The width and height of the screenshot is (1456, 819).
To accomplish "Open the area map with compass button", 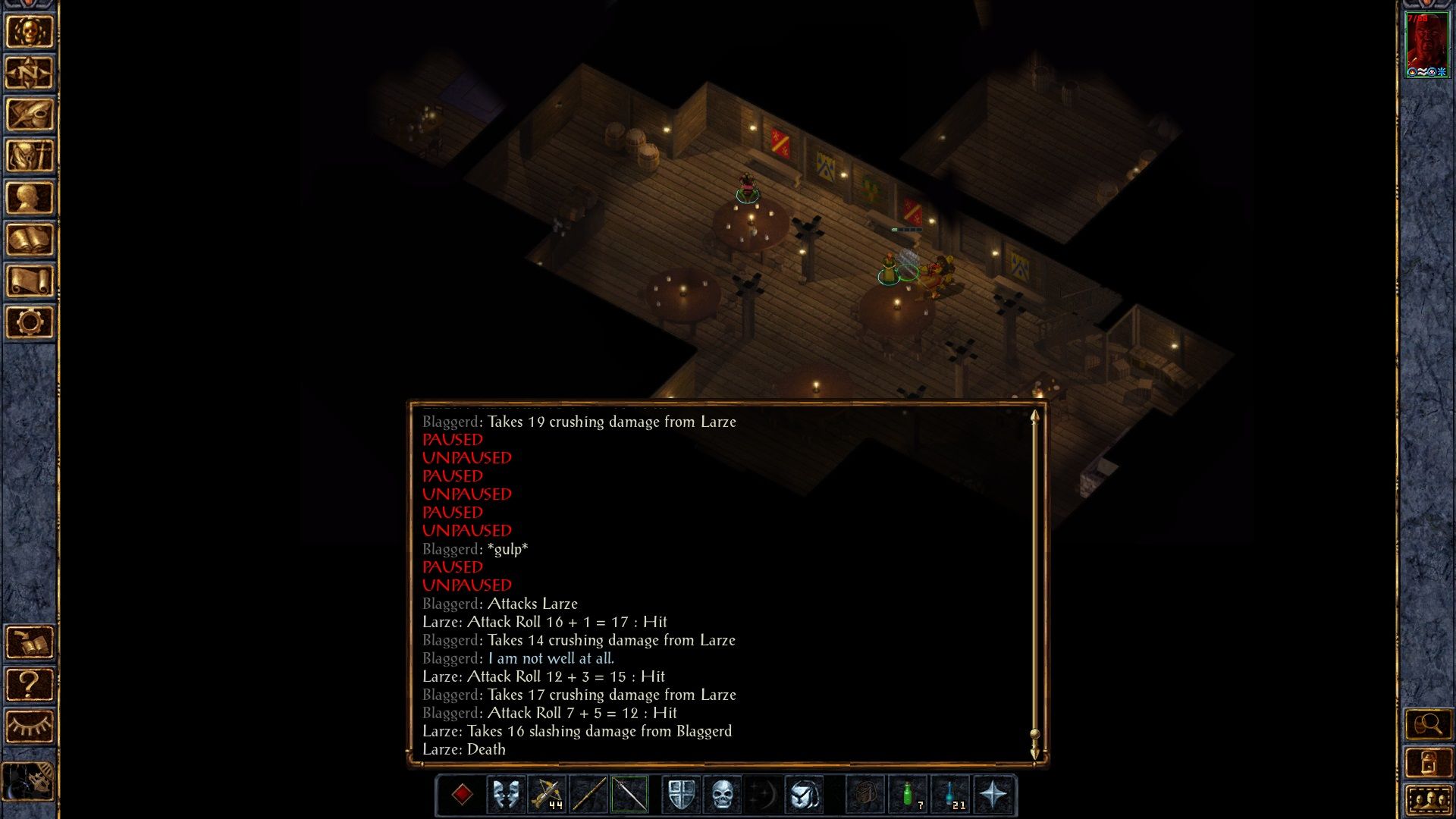I will [30, 74].
